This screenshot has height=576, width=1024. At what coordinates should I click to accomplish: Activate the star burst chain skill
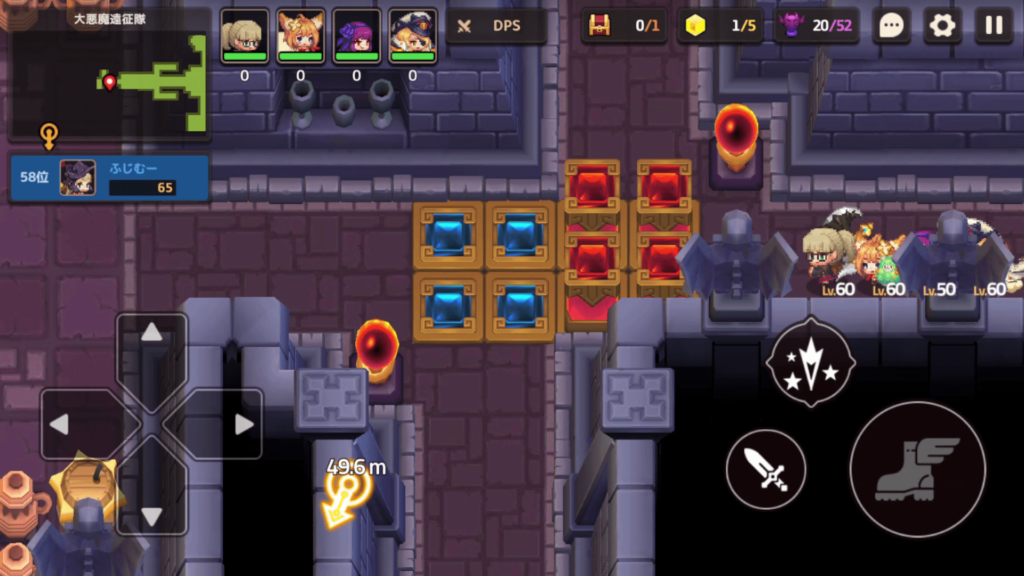point(810,362)
